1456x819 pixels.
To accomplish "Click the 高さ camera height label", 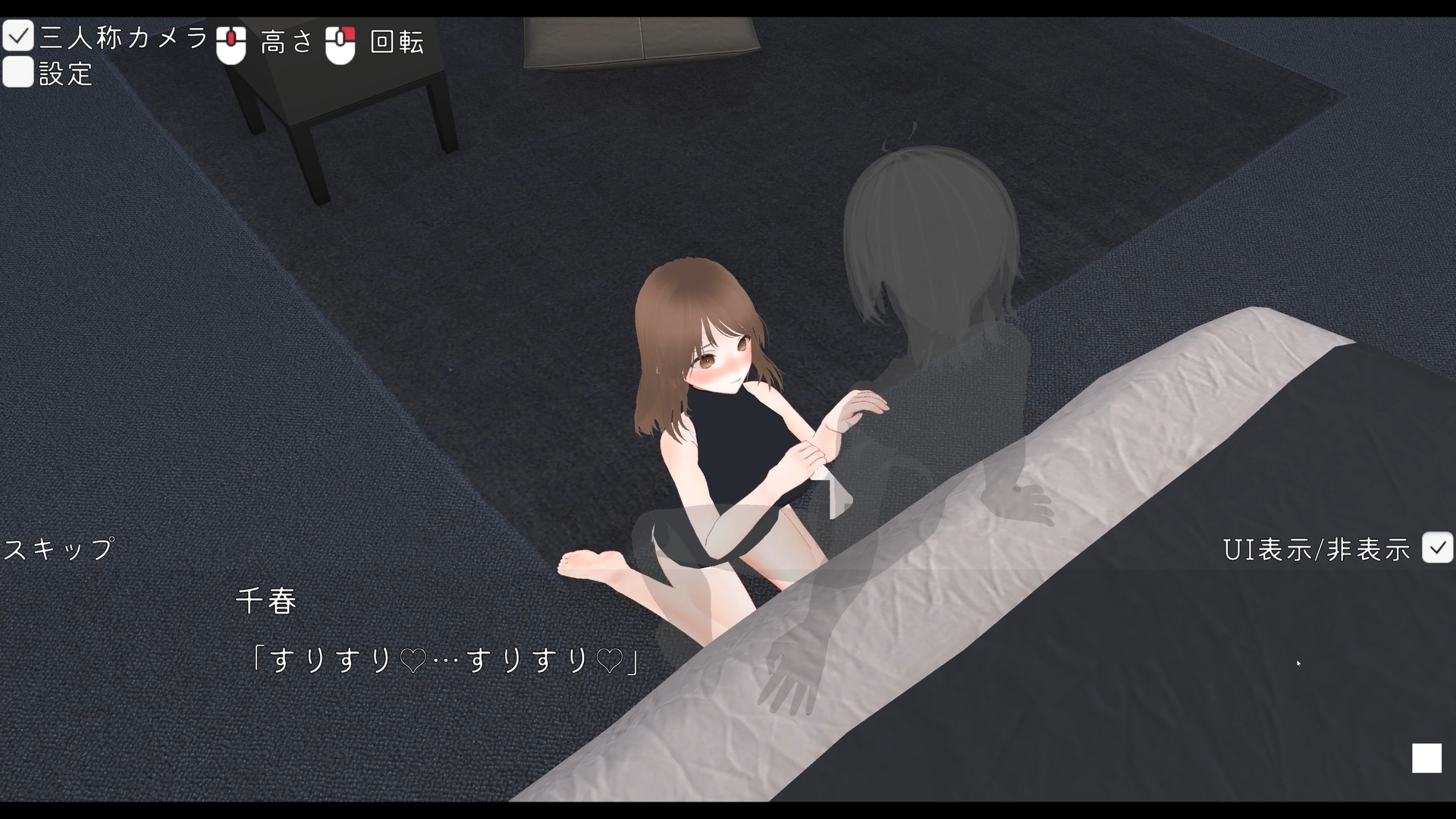I will (287, 43).
